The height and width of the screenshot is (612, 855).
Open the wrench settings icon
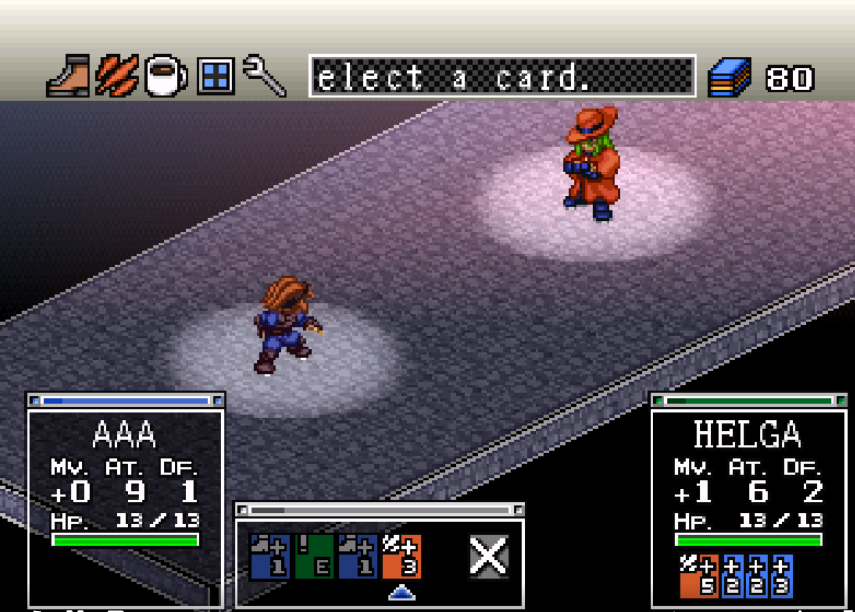point(264,77)
